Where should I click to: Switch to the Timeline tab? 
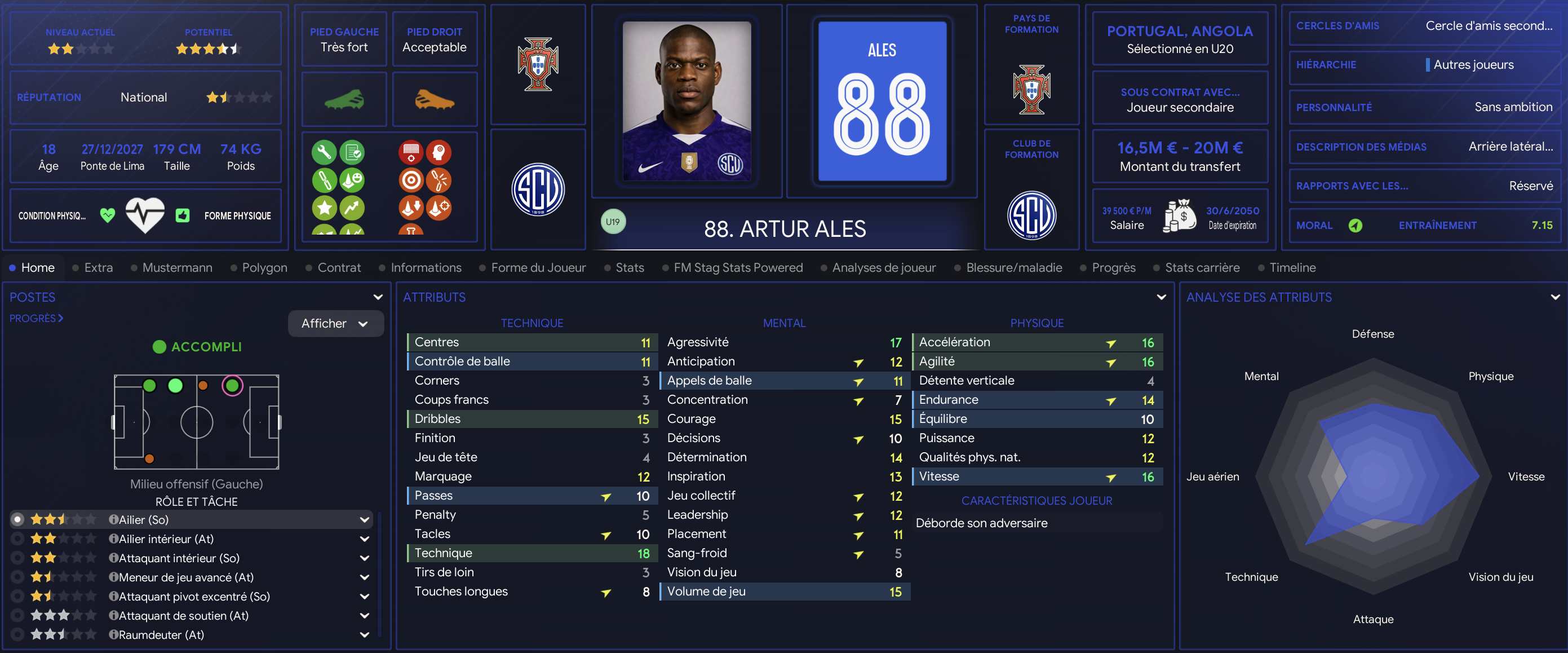1292,267
